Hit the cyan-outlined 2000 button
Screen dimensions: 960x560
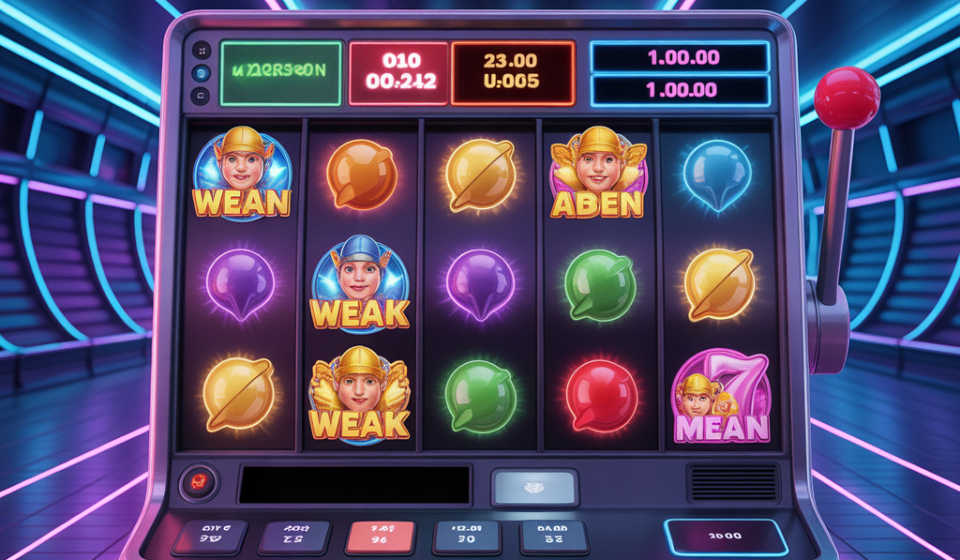pos(725,537)
